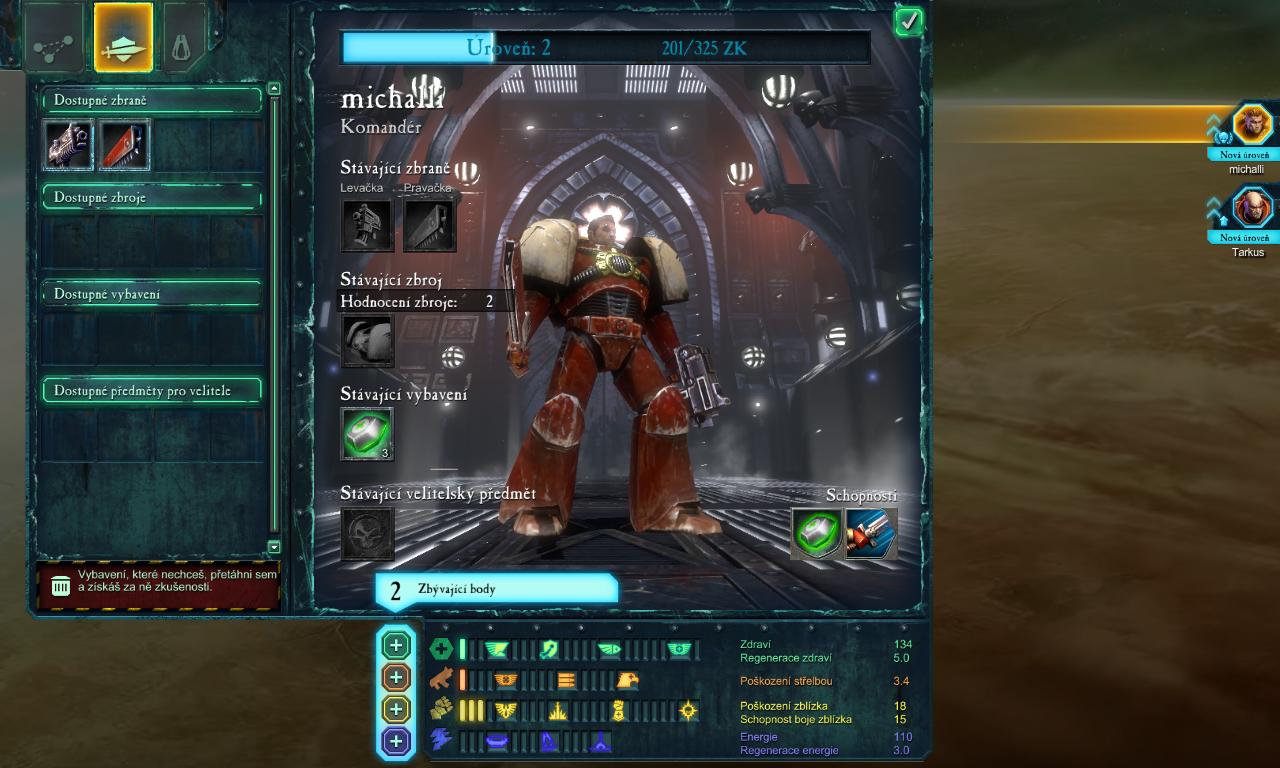Add a point to Health
The width and height of the screenshot is (1280, 768).
point(396,645)
